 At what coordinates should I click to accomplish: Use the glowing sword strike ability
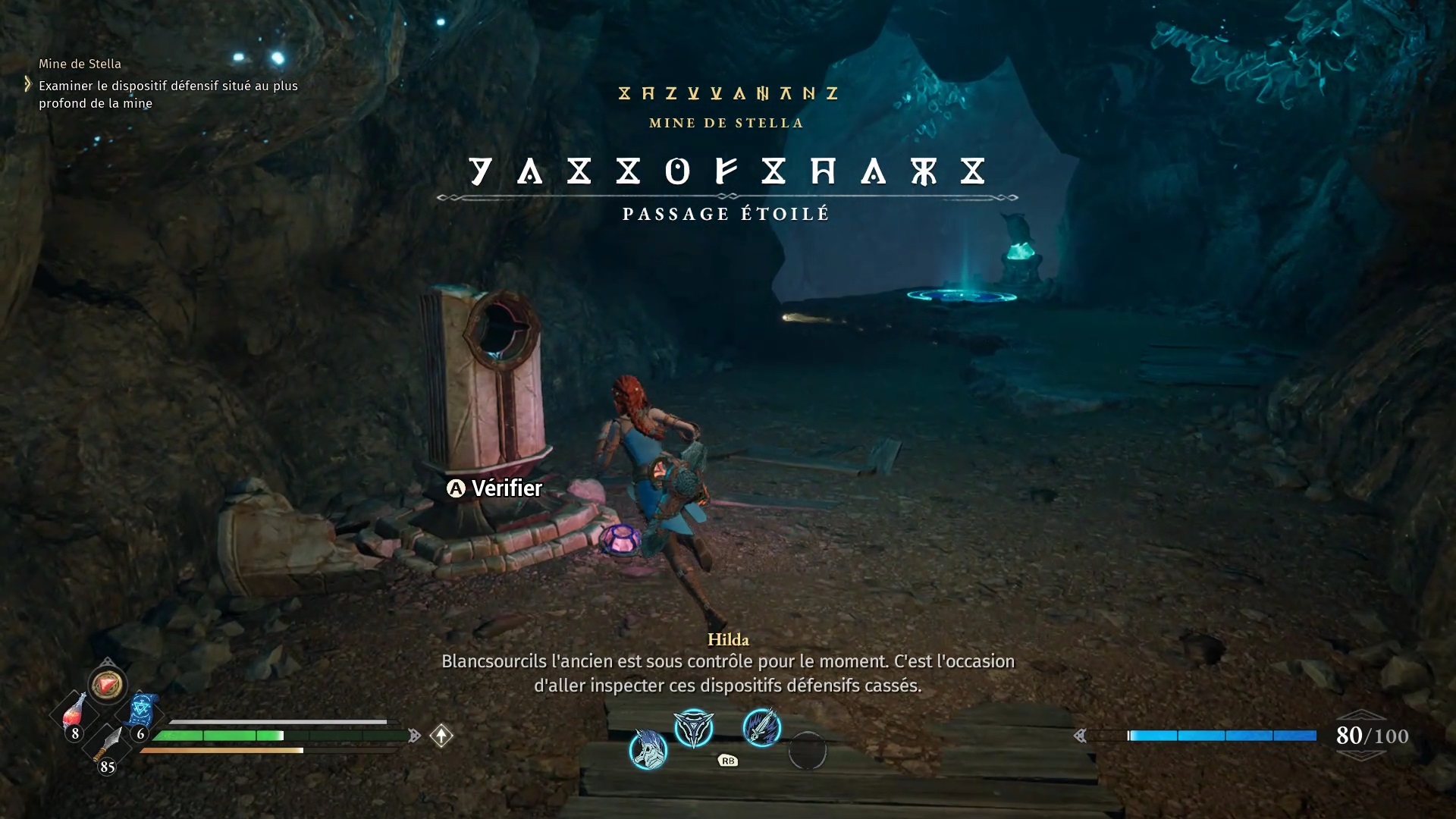click(x=761, y=727)
